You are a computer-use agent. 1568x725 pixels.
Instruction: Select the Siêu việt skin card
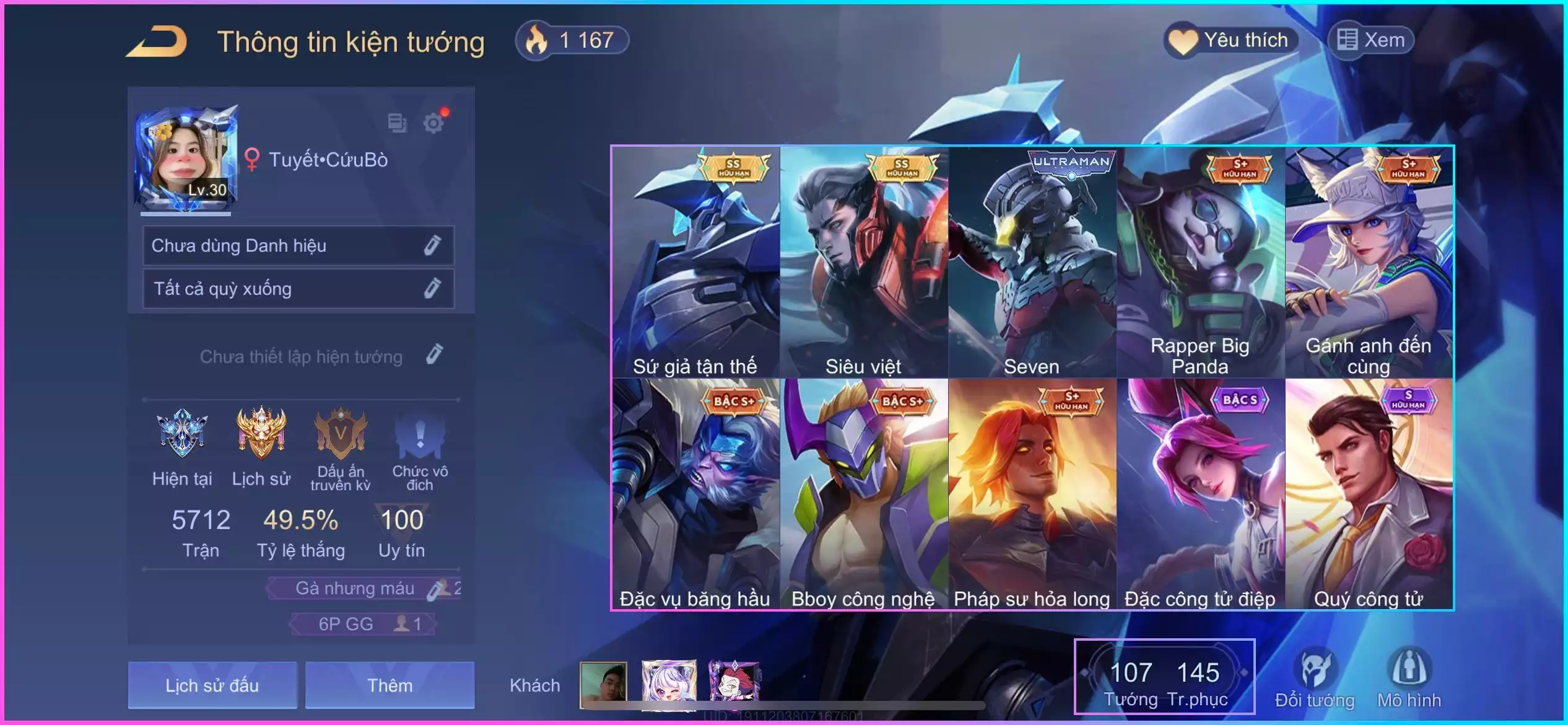point(864,262)
